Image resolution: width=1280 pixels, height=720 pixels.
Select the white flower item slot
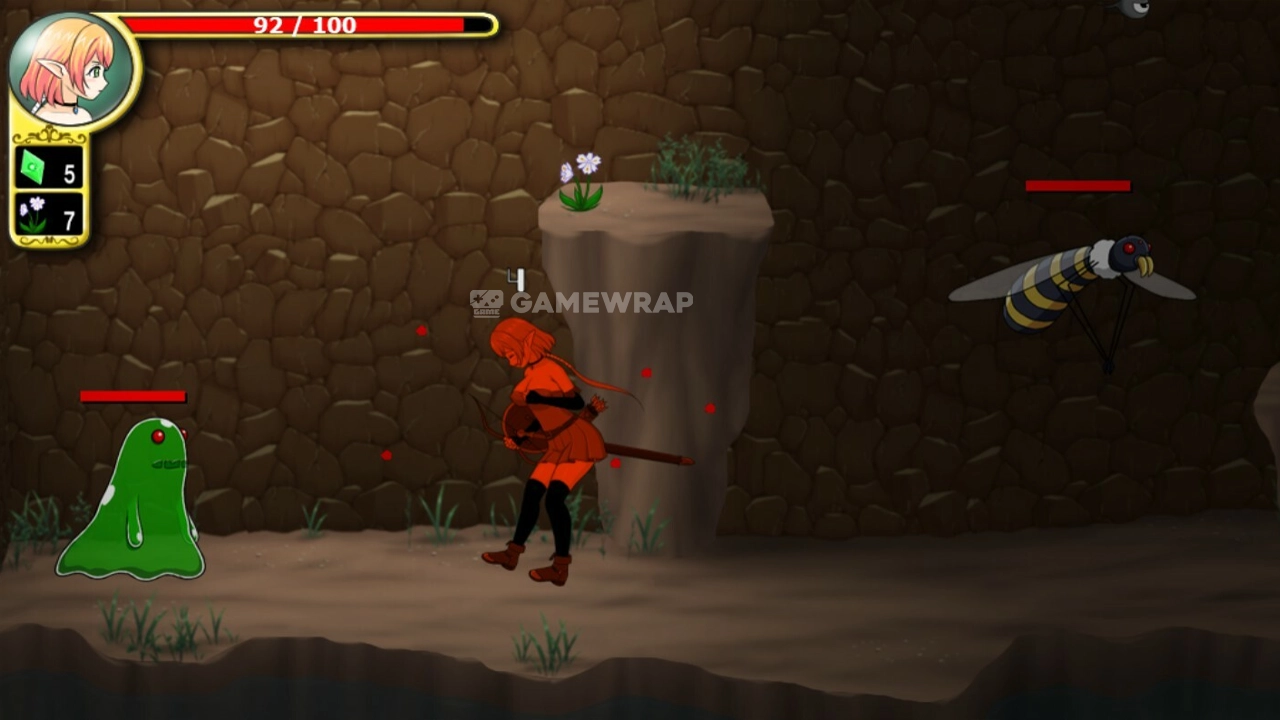[48, 215]
